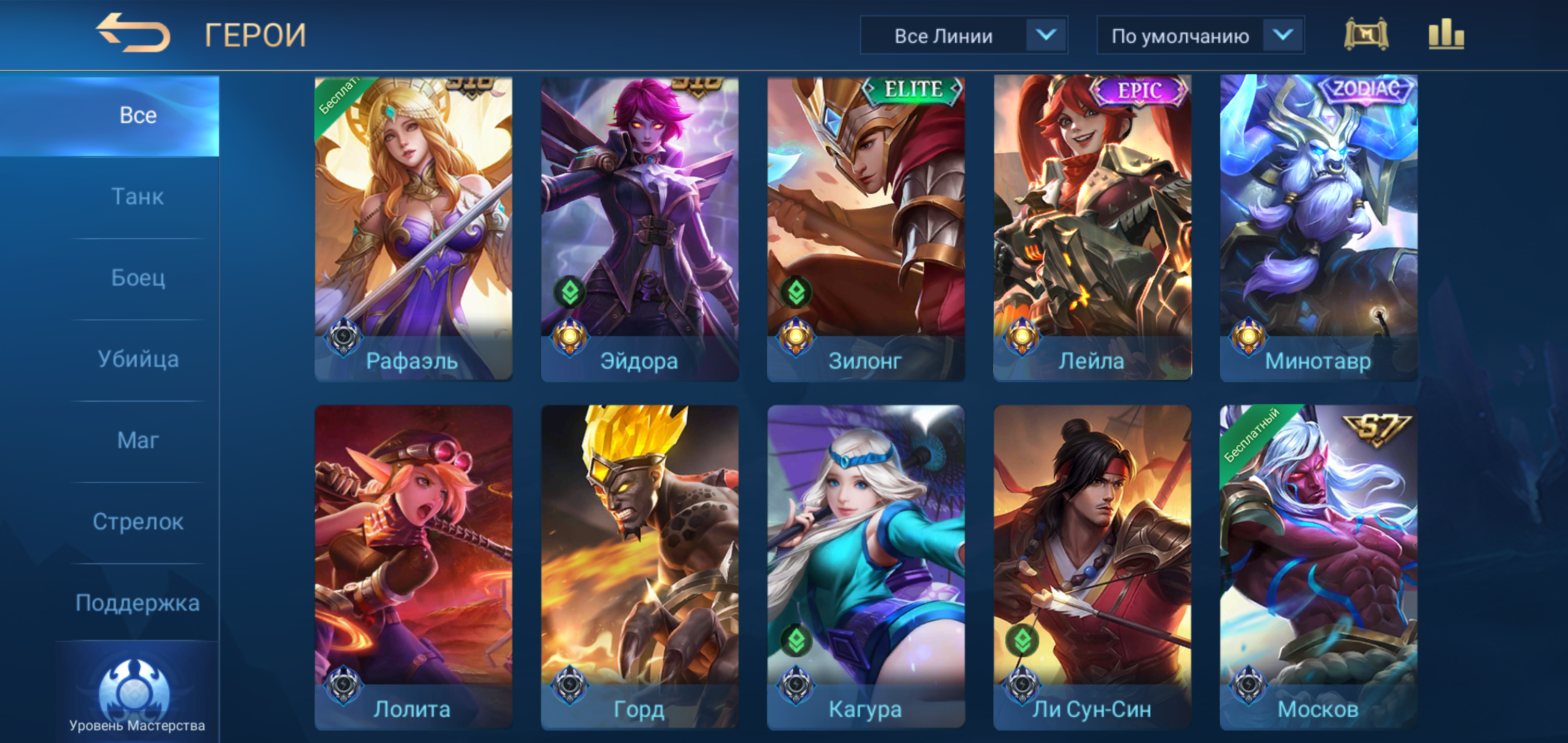Select Лейла hero card

(1092, 229)
